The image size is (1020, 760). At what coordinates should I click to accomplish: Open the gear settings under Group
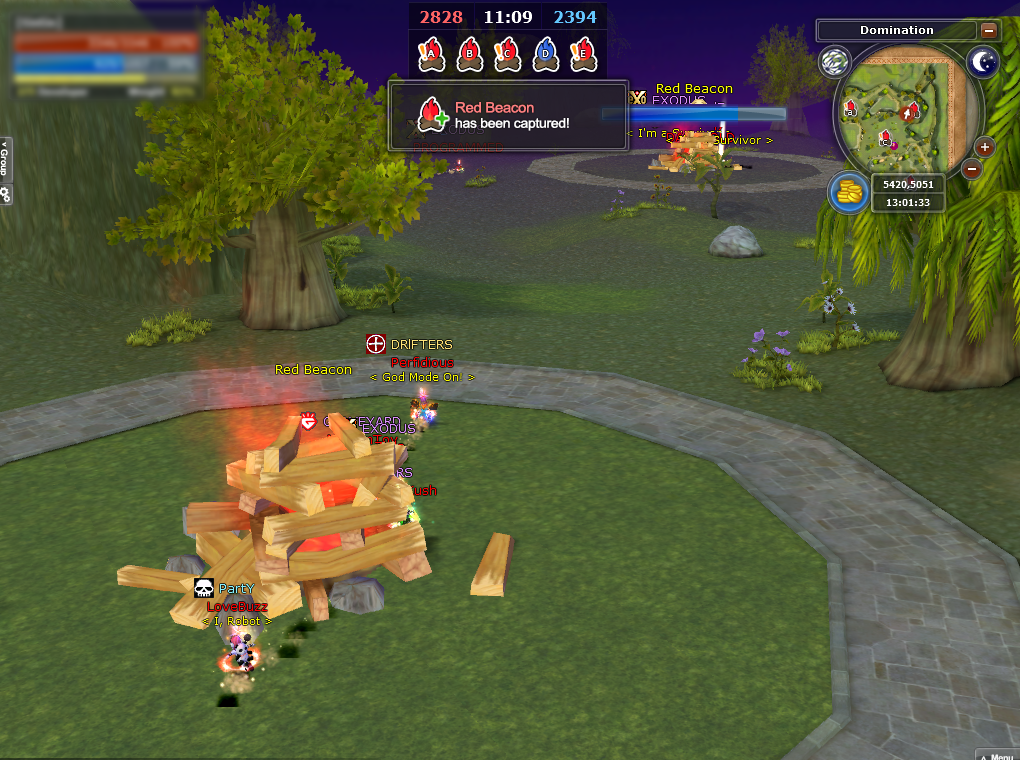click(x=5, y=195)
